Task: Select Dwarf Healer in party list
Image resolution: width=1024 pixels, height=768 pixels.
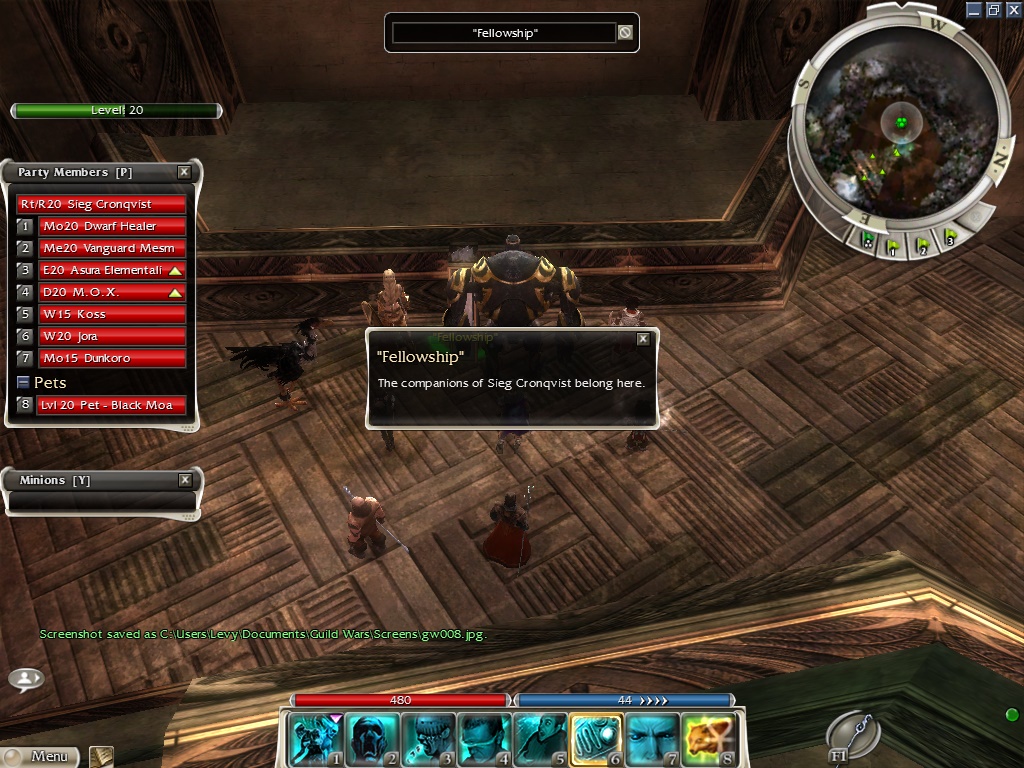Action: pos(112,226)
